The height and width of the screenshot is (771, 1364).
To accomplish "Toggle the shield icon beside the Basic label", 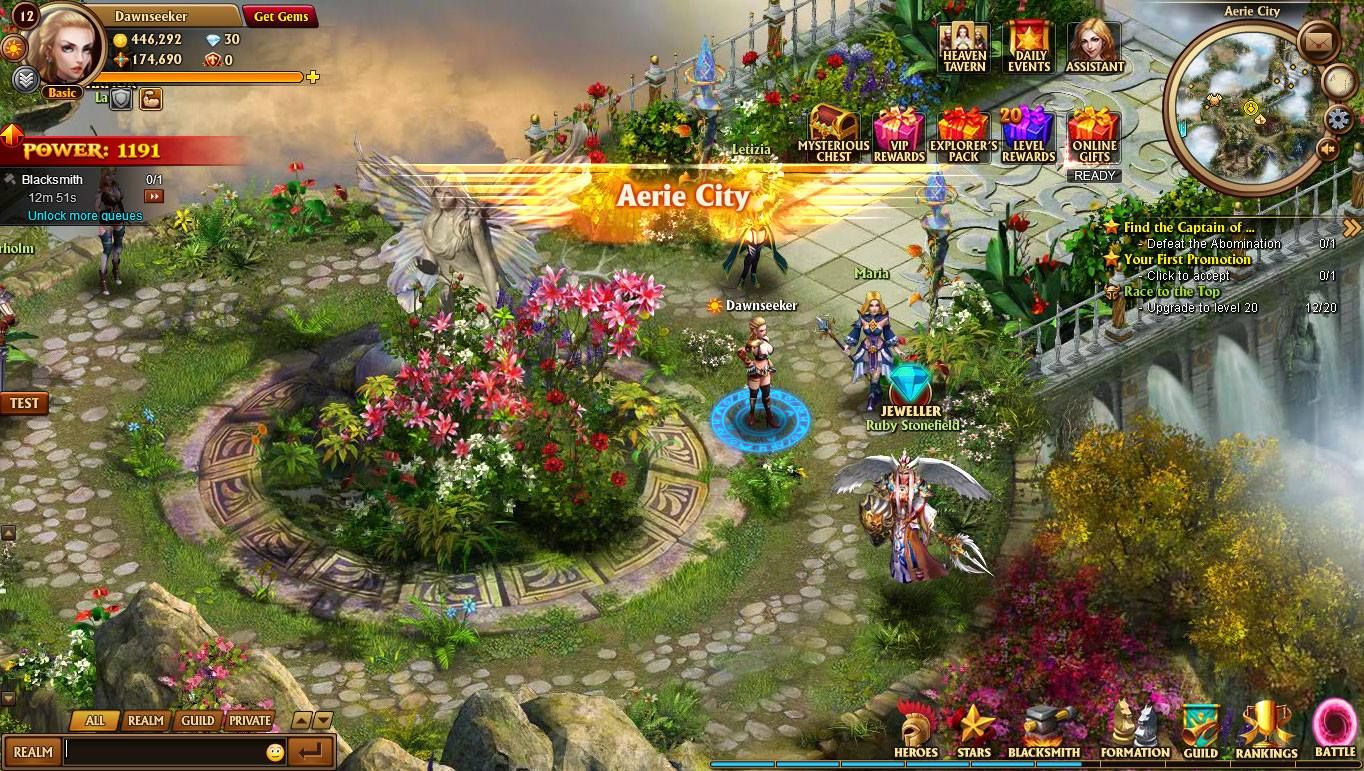I will 120,97.
